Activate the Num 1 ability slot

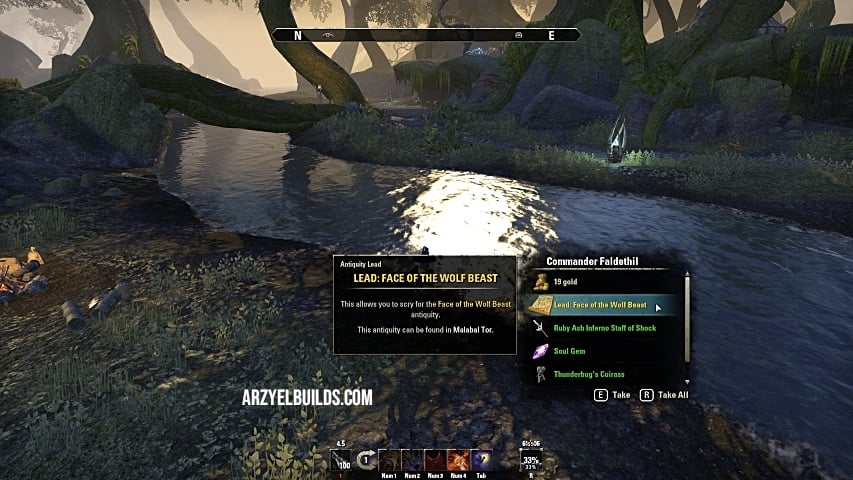388,461
